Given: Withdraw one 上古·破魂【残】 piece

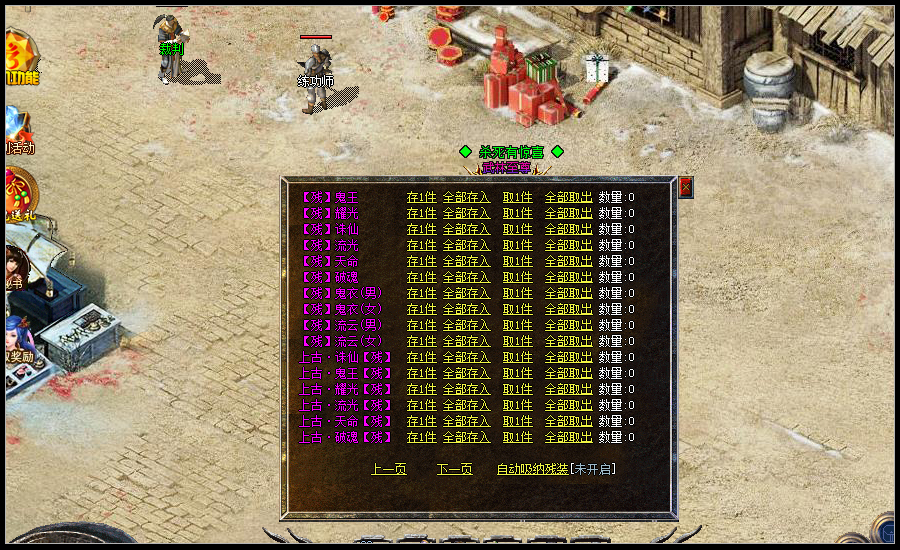Looking at the screenshot, I should pos(517,437).
